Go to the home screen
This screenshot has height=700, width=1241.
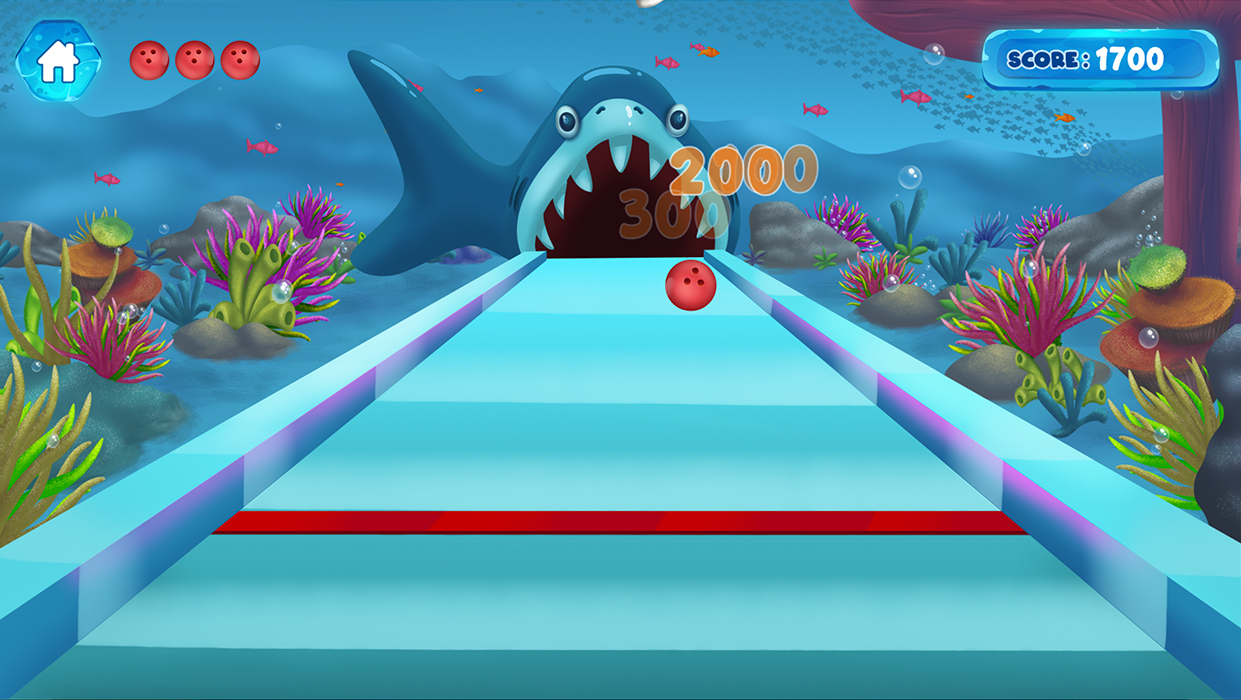pos(58,61)
